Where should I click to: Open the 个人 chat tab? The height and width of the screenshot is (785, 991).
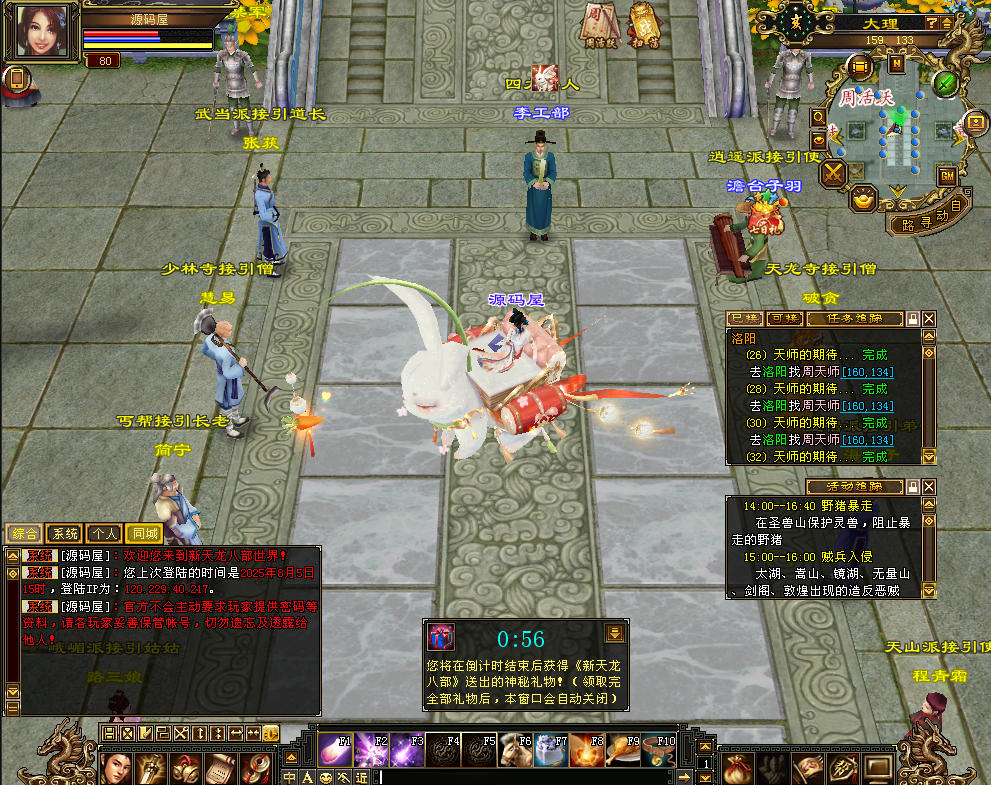point(104,534)
